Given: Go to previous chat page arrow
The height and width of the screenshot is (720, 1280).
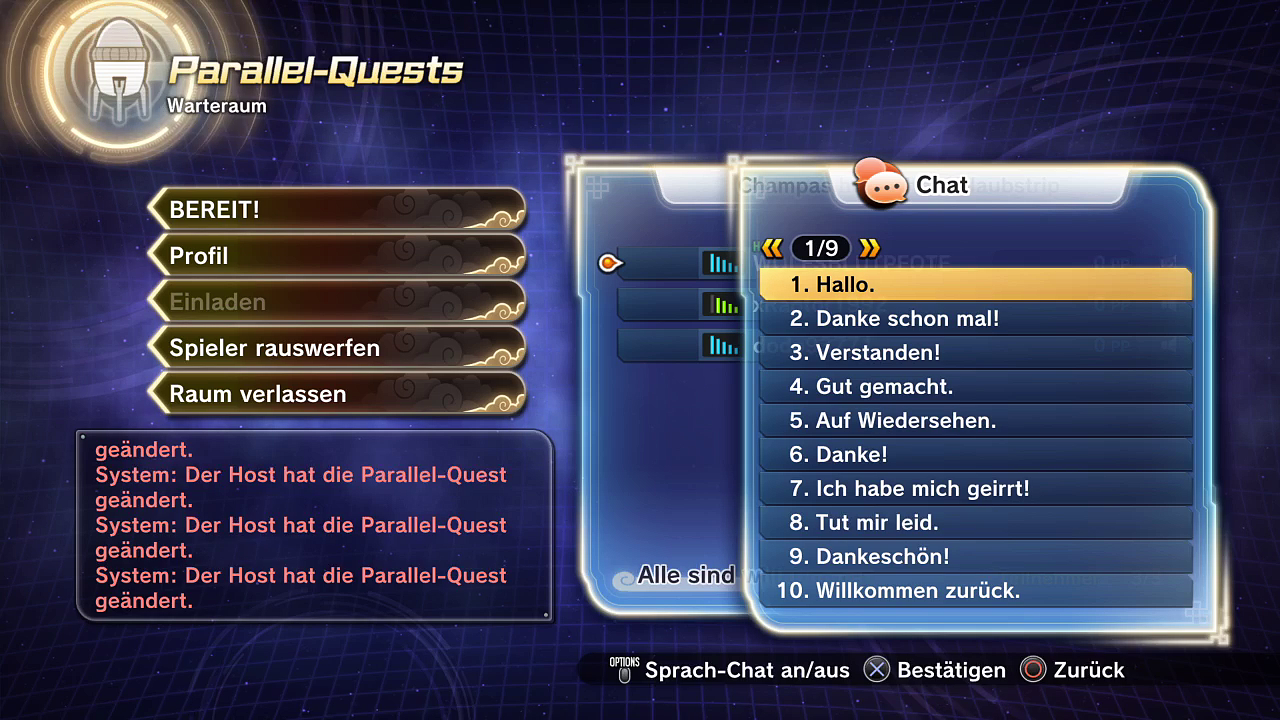Looking at the screenshot, I should coord(772,248).
